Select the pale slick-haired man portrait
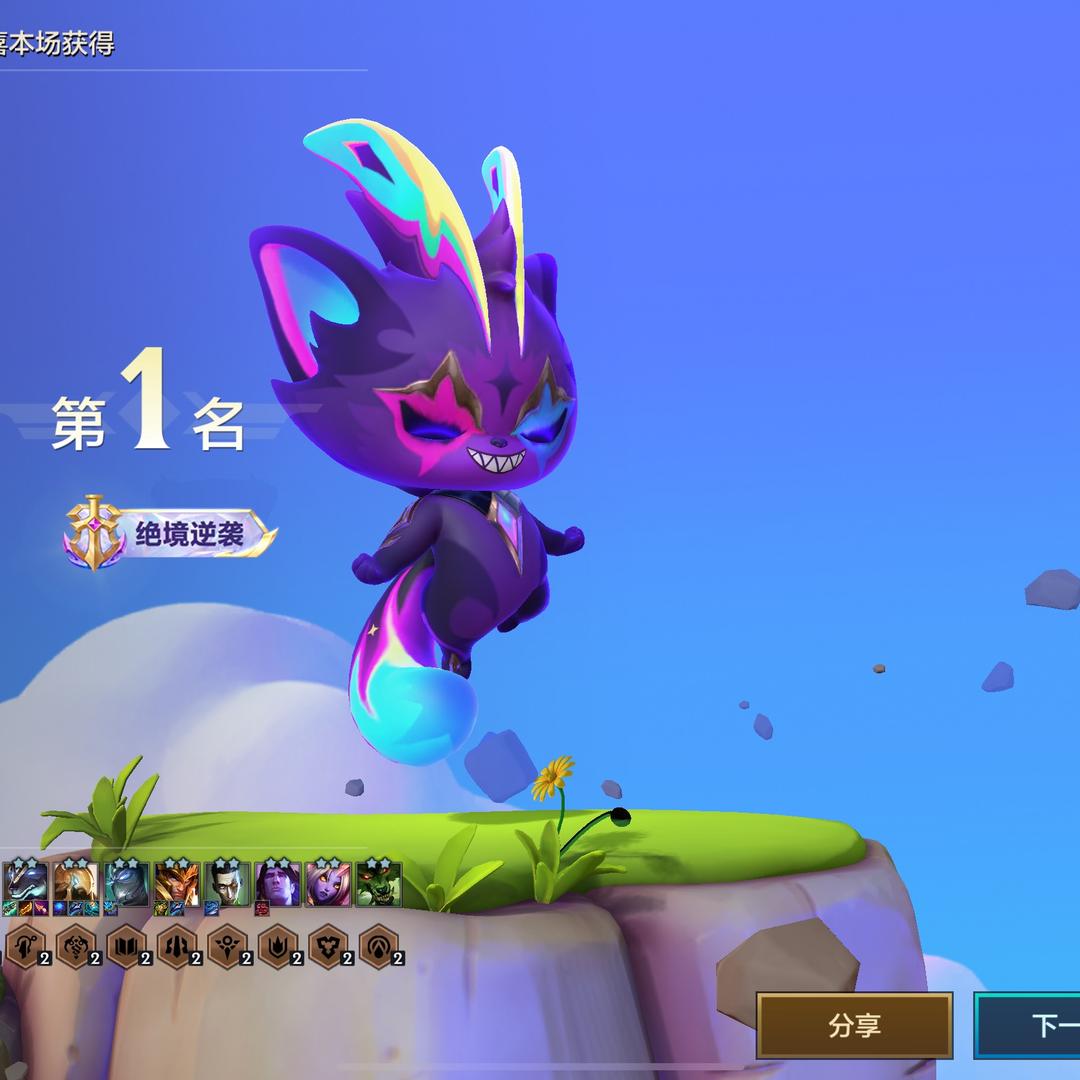 227,883
